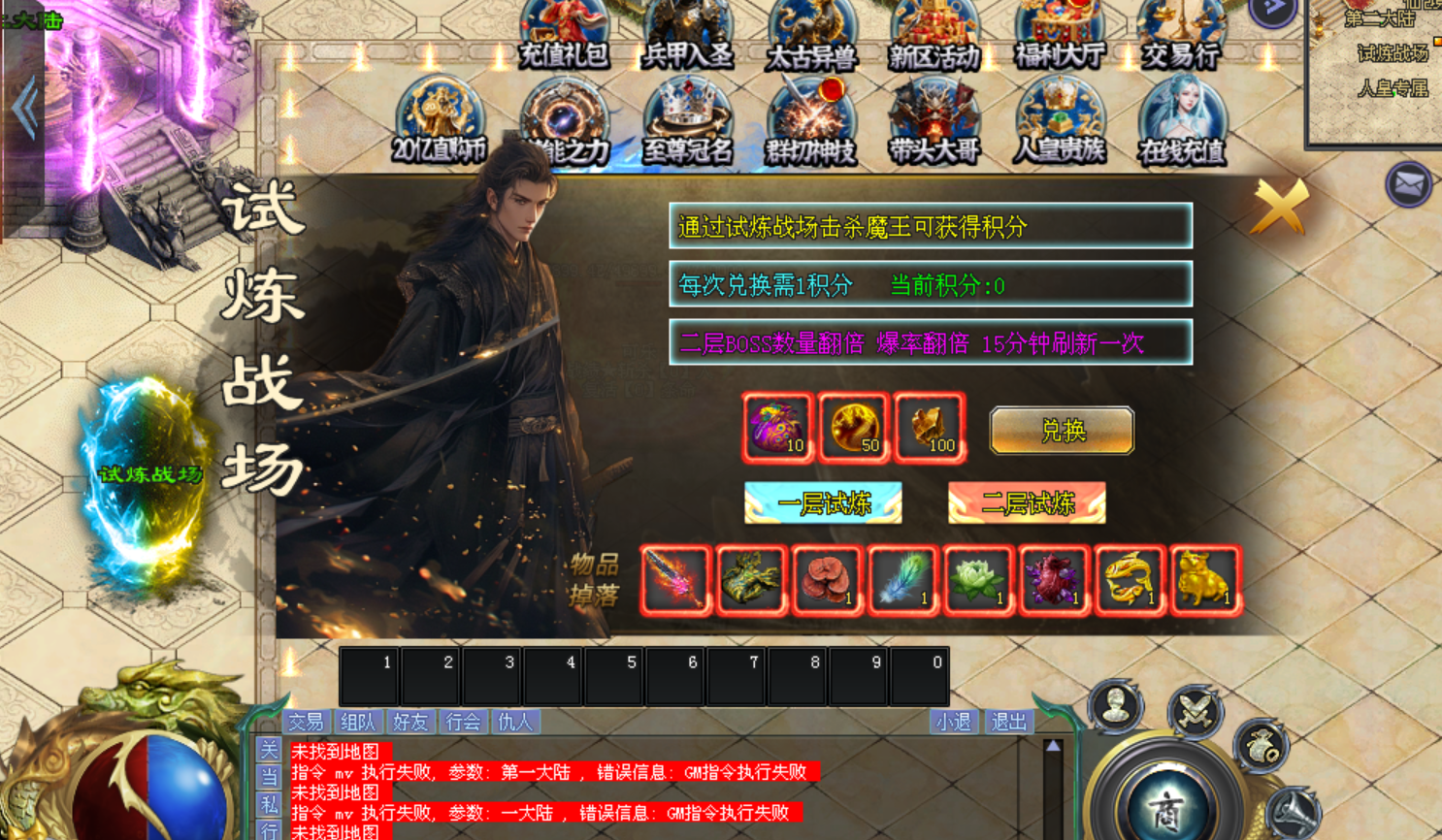Select the flaming sword drop item

(x=675, y=580)
